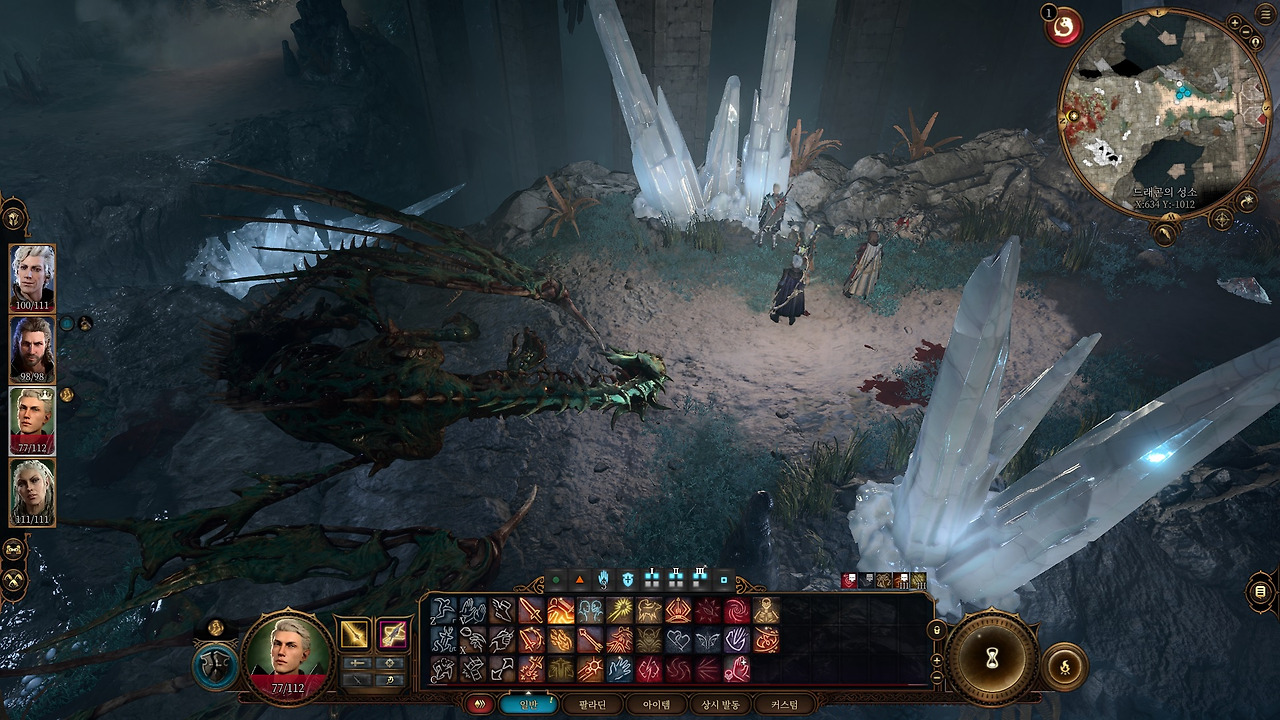This screenshot has width=1280, height=720.
Task: Open the journal button on right edge
Action: pyautogui.click(x=1260, y=593)
